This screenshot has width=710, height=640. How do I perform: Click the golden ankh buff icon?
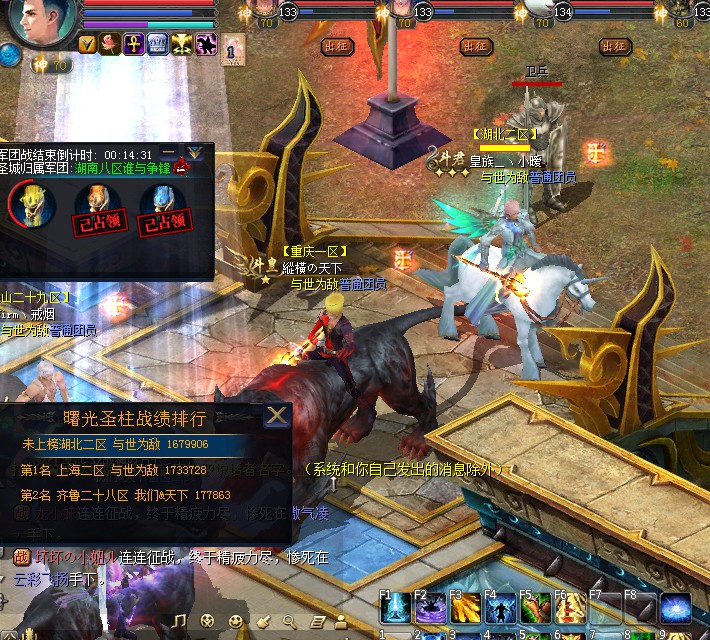point(133,43)
